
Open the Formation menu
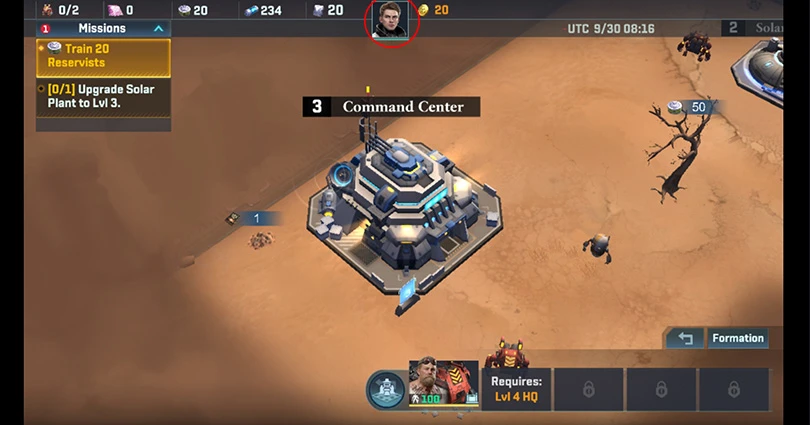point(738,338)
